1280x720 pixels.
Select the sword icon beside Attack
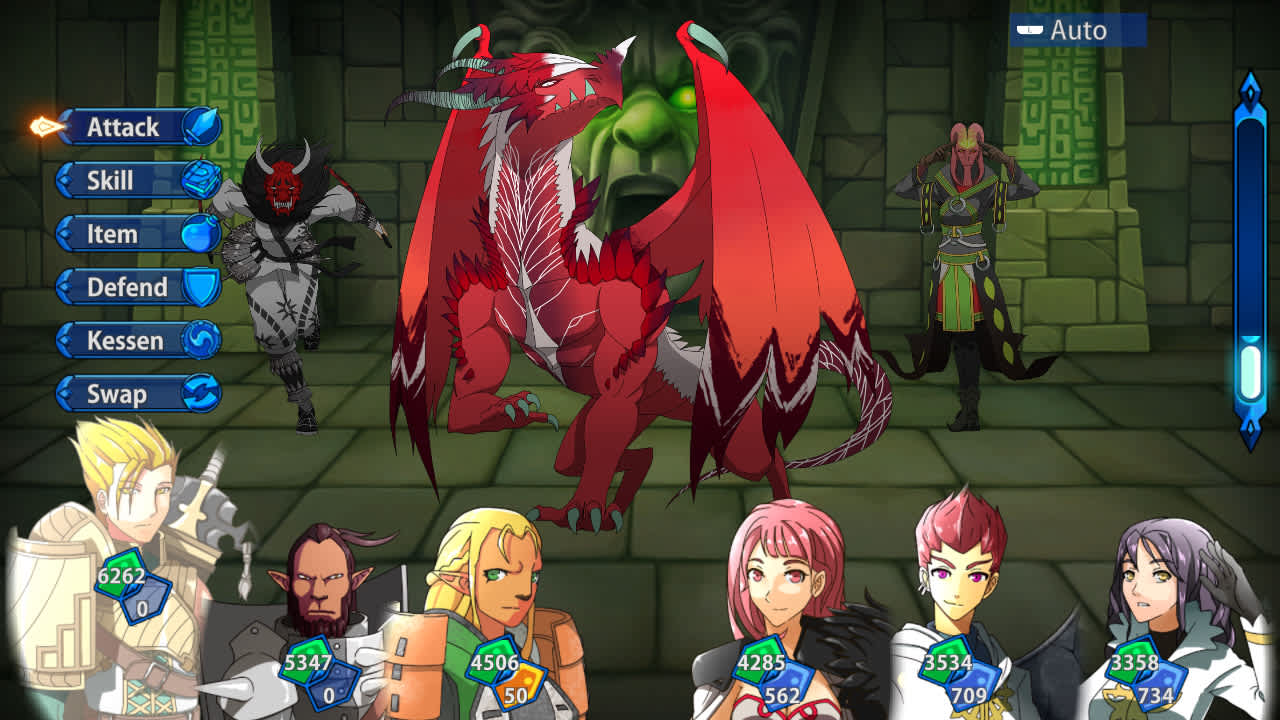203,127
